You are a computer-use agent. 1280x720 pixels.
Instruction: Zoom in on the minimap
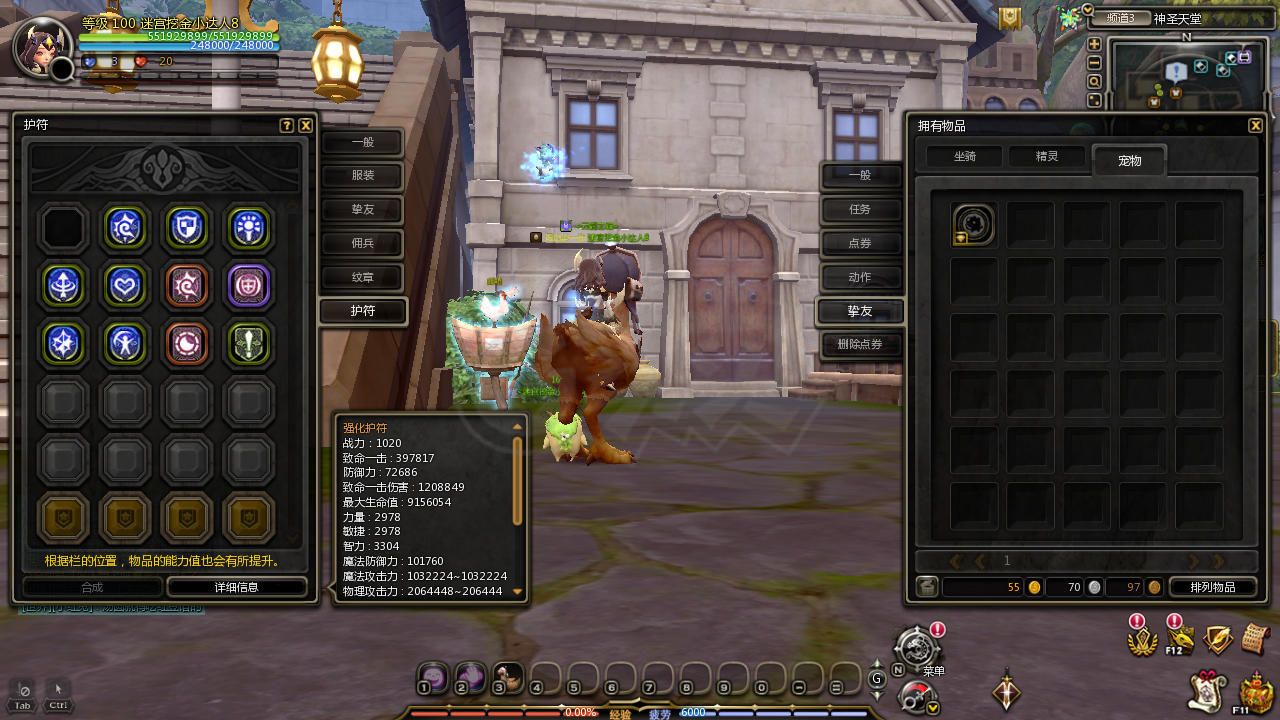1094,44
